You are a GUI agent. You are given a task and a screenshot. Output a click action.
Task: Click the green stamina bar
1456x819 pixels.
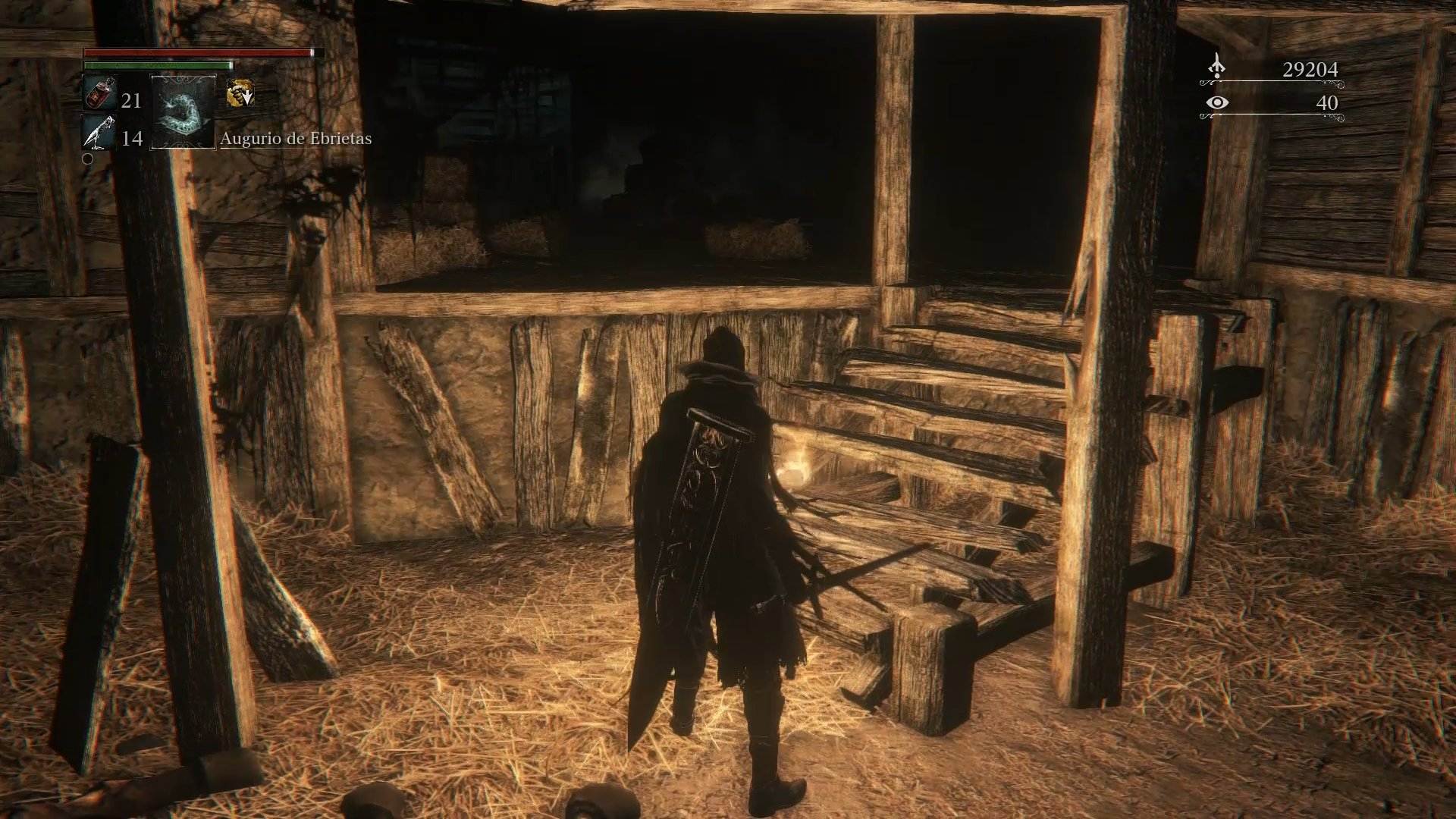tap(159, 67)
